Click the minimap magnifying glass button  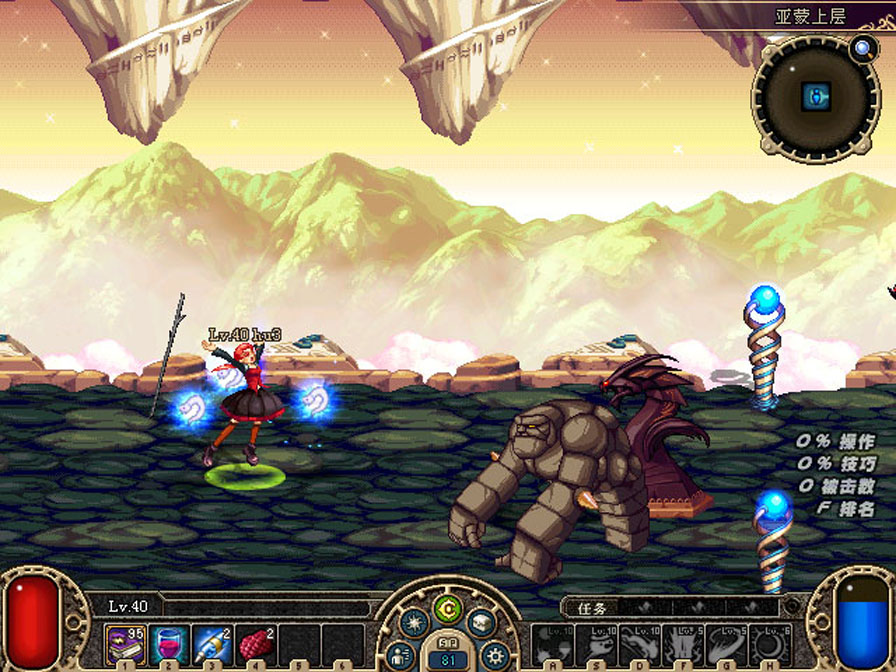coord(861,47)
